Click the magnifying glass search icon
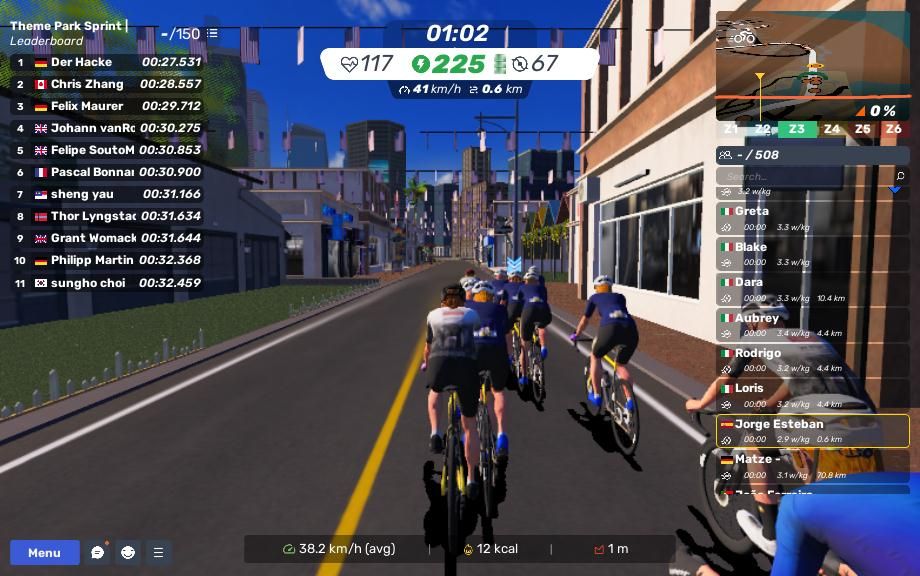The image size is (920, 576). 900,176
